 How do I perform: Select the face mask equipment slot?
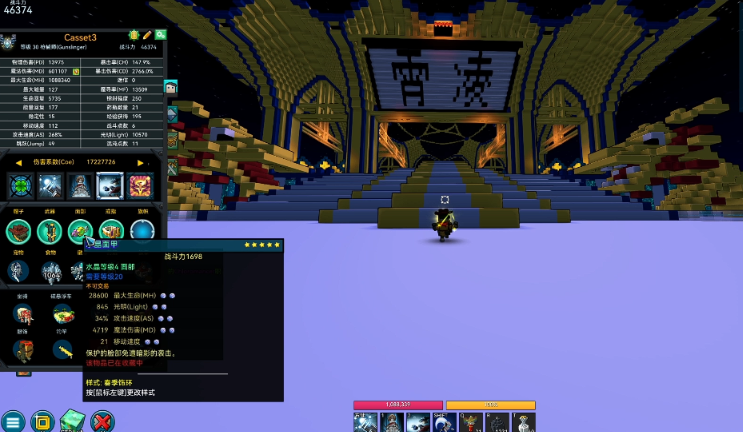click(81, 231)
